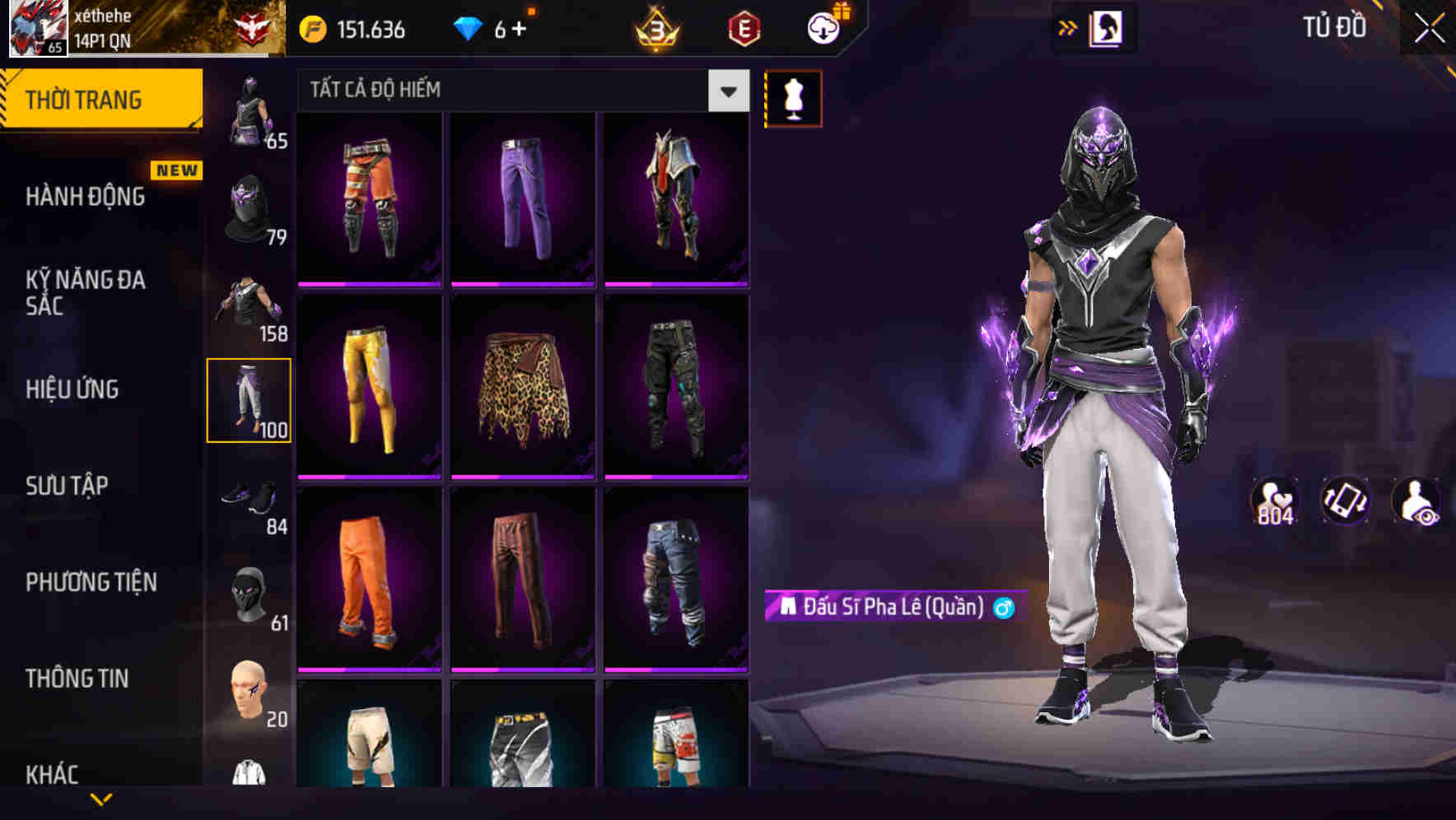Select the leopard print skirt thumbnail

[524, 387]
